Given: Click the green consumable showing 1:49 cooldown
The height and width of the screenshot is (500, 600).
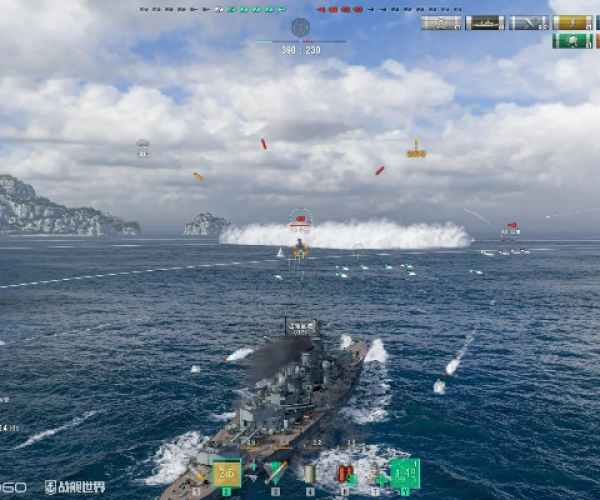Looking at the screenshot, I should click(405, 472).
